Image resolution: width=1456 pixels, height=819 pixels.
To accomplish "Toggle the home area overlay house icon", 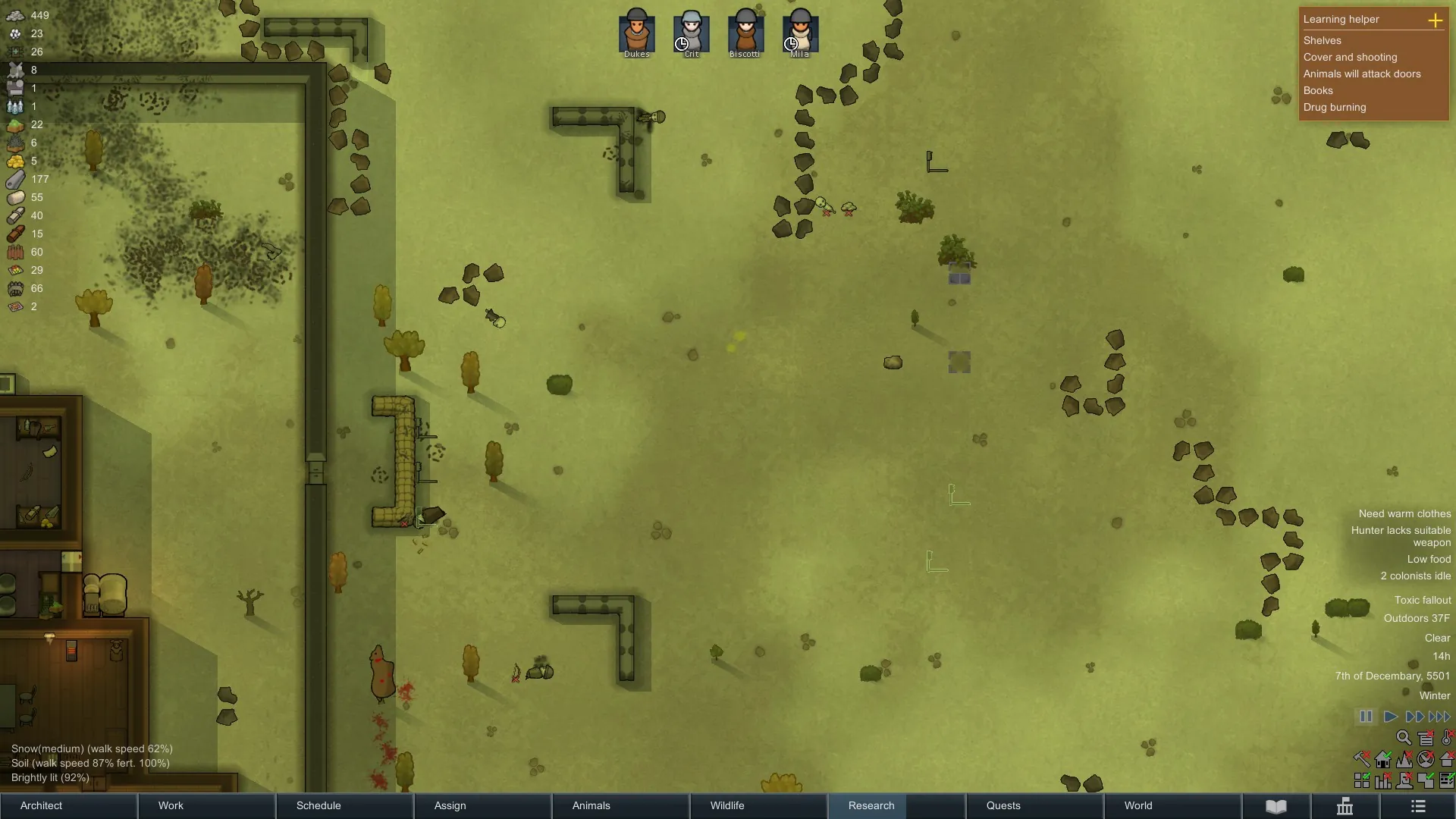I will tap(1383, 759).
